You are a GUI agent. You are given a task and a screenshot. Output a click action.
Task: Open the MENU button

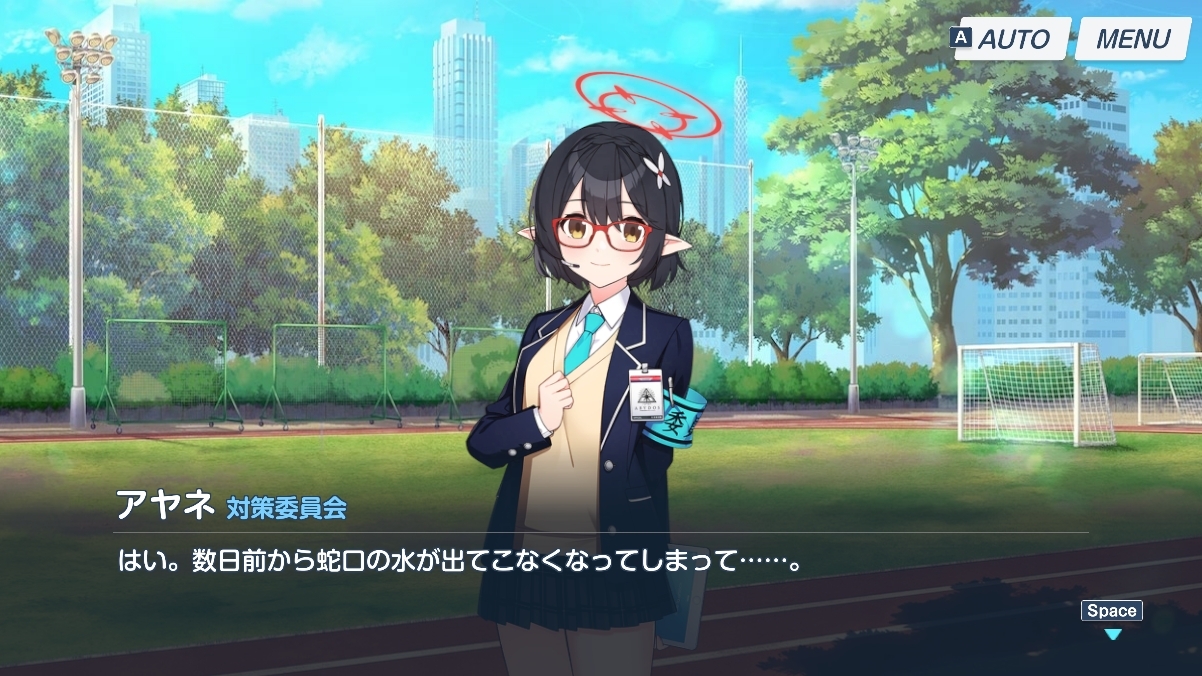(x=1133, y=40)
